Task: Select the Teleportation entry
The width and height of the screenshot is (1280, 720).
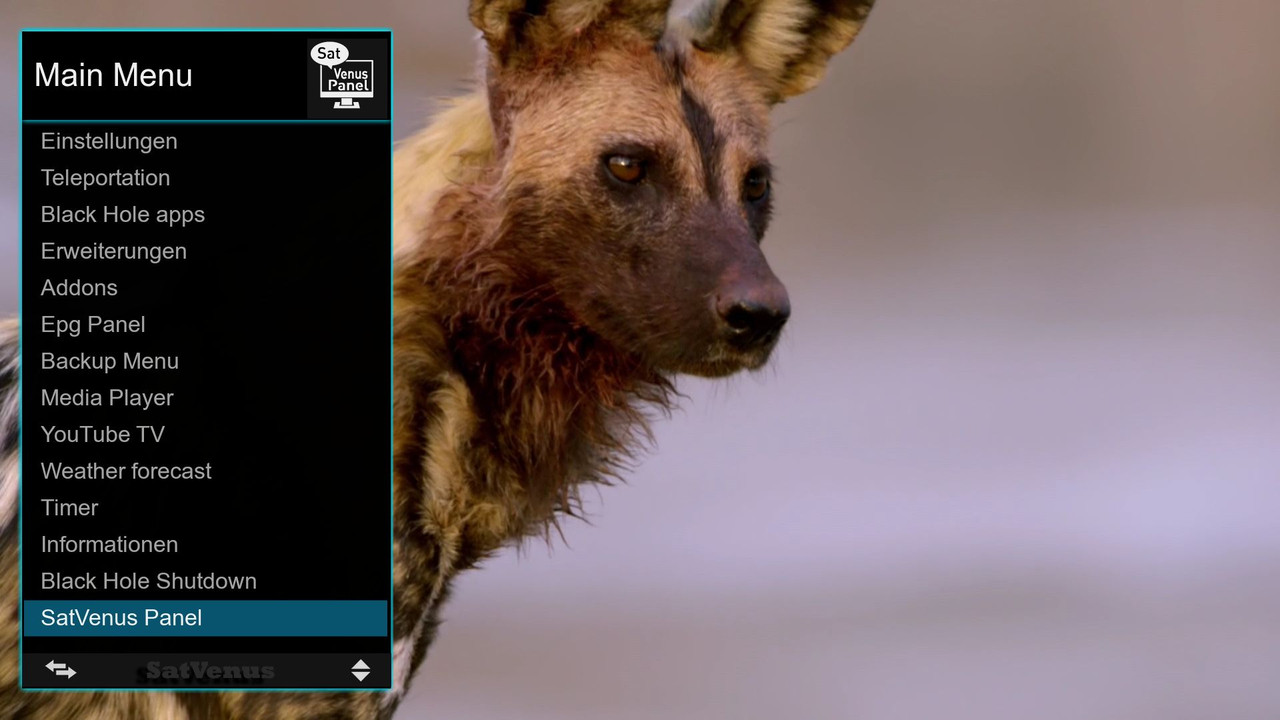Action: click(x=105, y=178)
